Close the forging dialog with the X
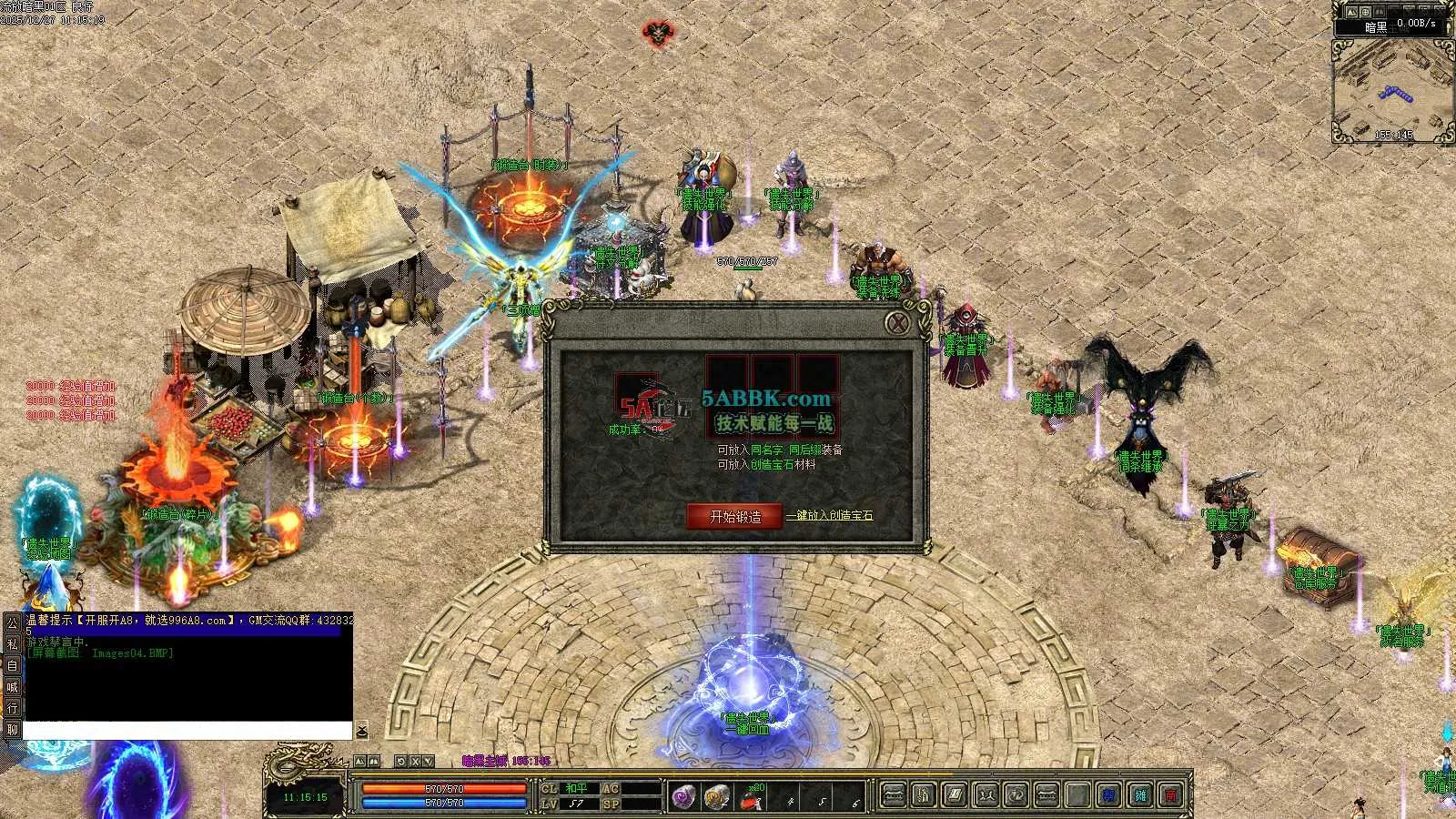Screen dimensions: 1456x819 click(x=897, y=323)
